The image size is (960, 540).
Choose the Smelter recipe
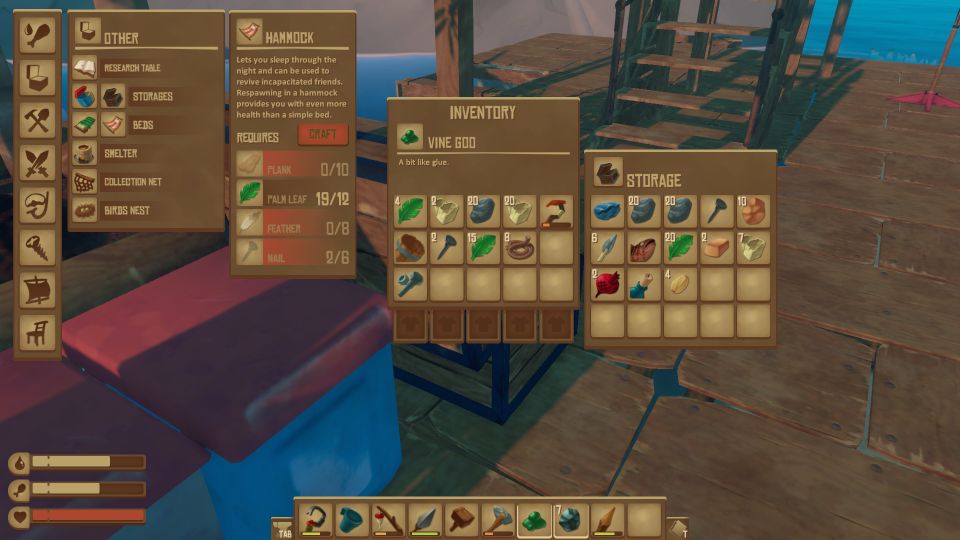coord(118,154)
